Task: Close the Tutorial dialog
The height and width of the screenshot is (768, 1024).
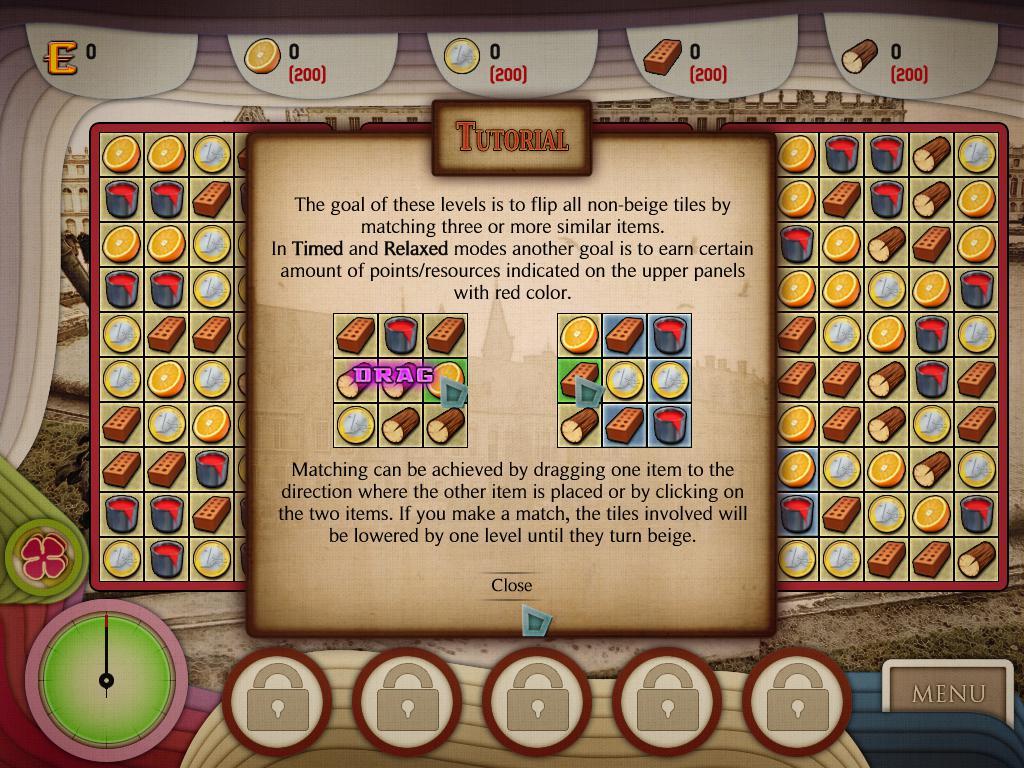Action: click(511, 585)
